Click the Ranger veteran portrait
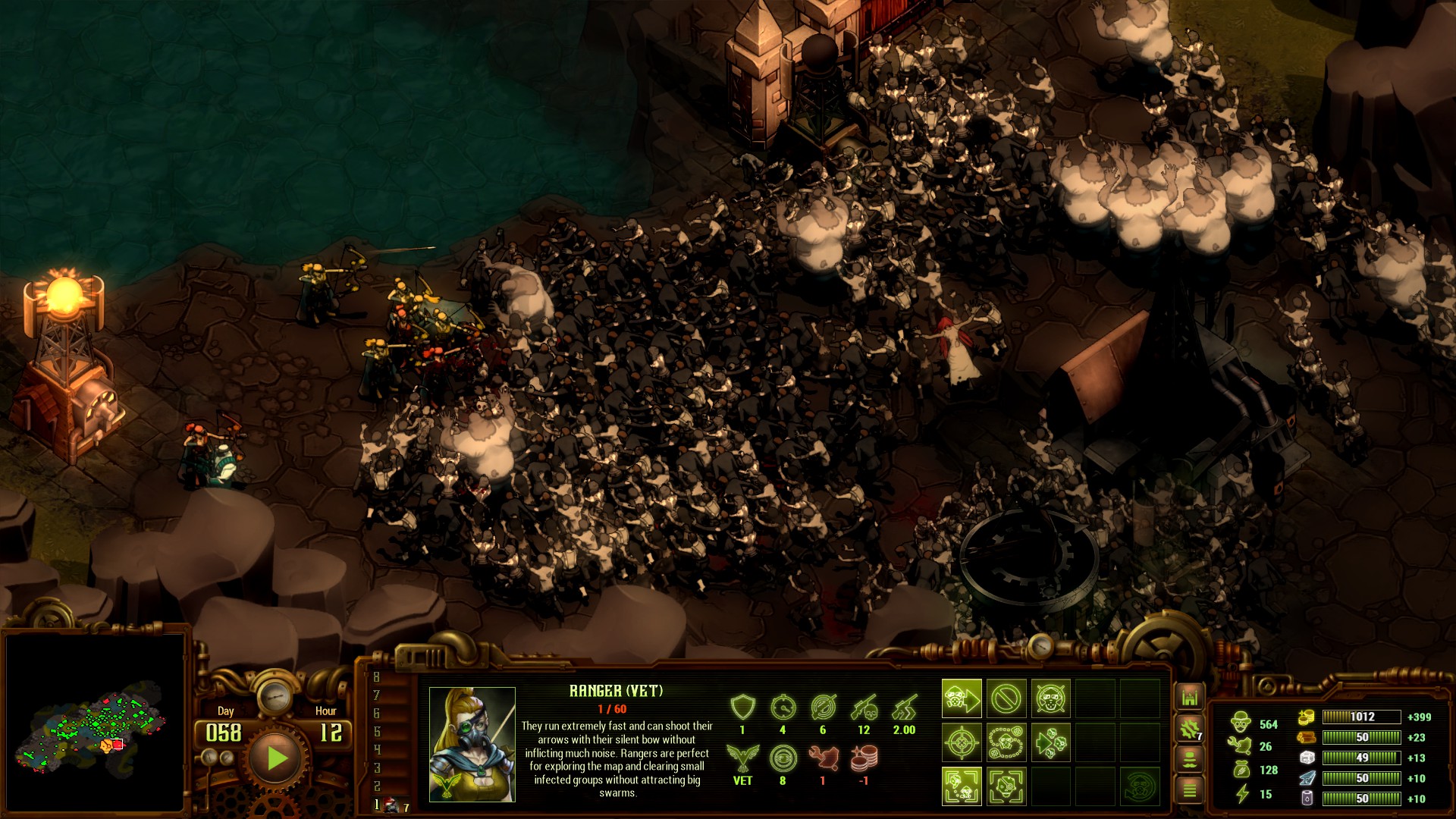The image size is (1456, 819). 472,744
